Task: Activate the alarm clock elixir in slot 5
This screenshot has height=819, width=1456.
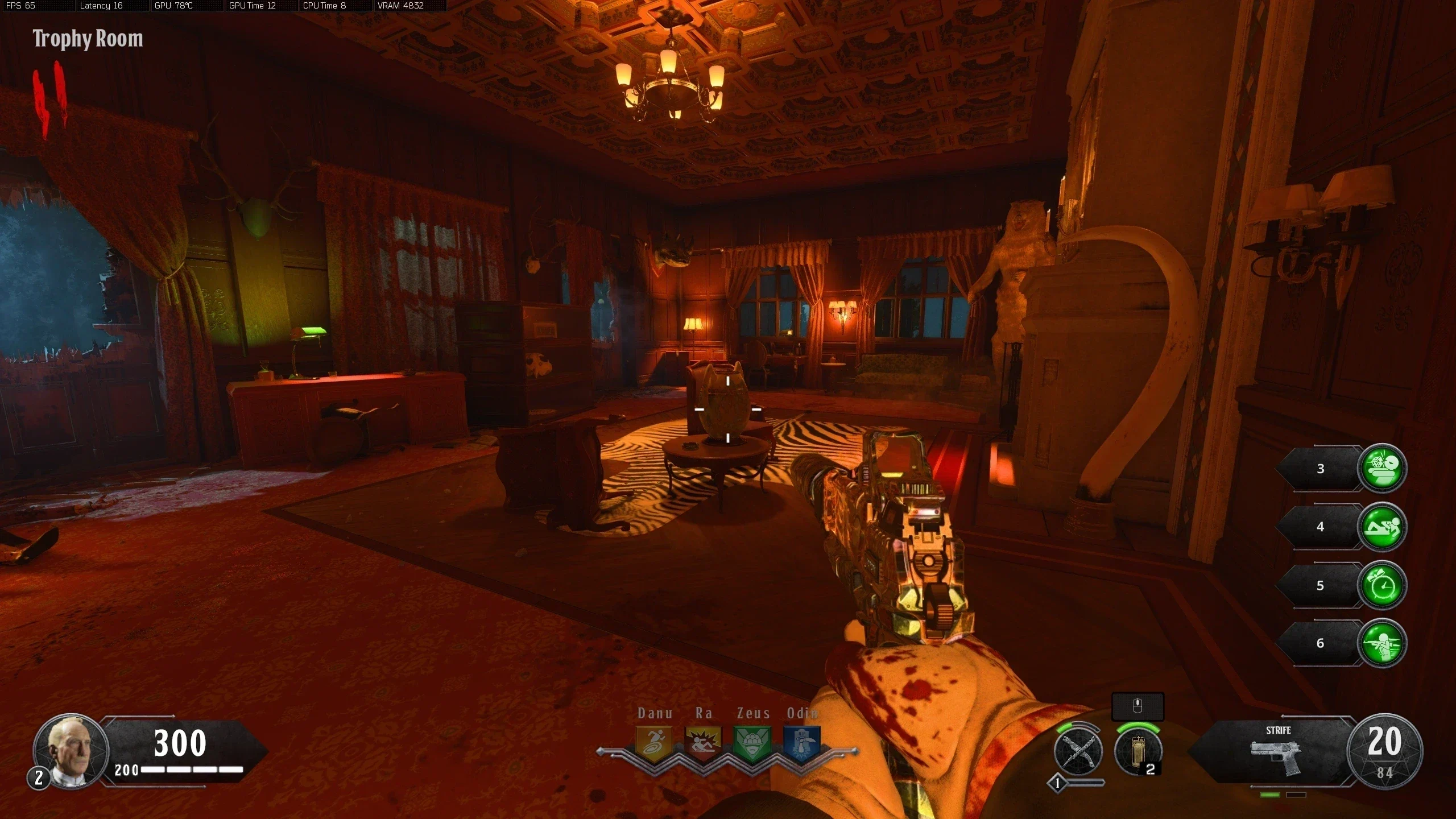Action: tap(1382, 585)
